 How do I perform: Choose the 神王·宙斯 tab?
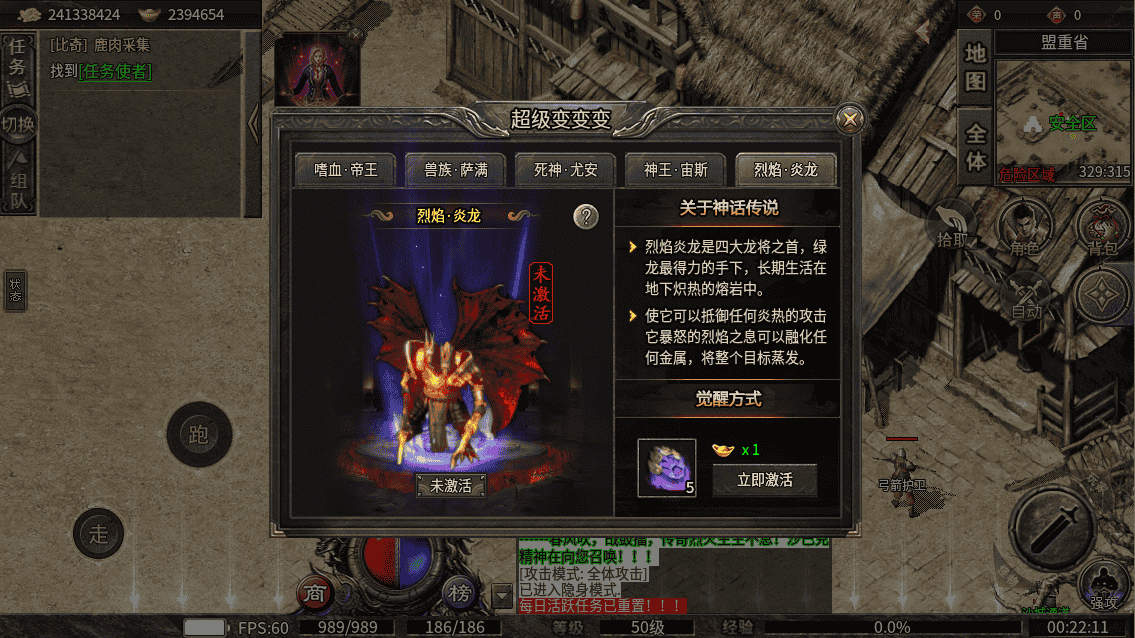pyautogui.click(x=675, y=170)
